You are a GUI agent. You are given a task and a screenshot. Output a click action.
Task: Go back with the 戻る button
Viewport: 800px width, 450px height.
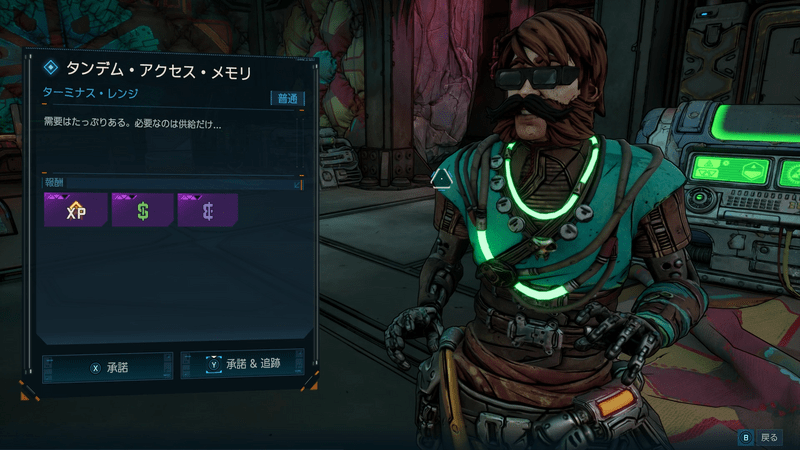[x=760, y=437]
